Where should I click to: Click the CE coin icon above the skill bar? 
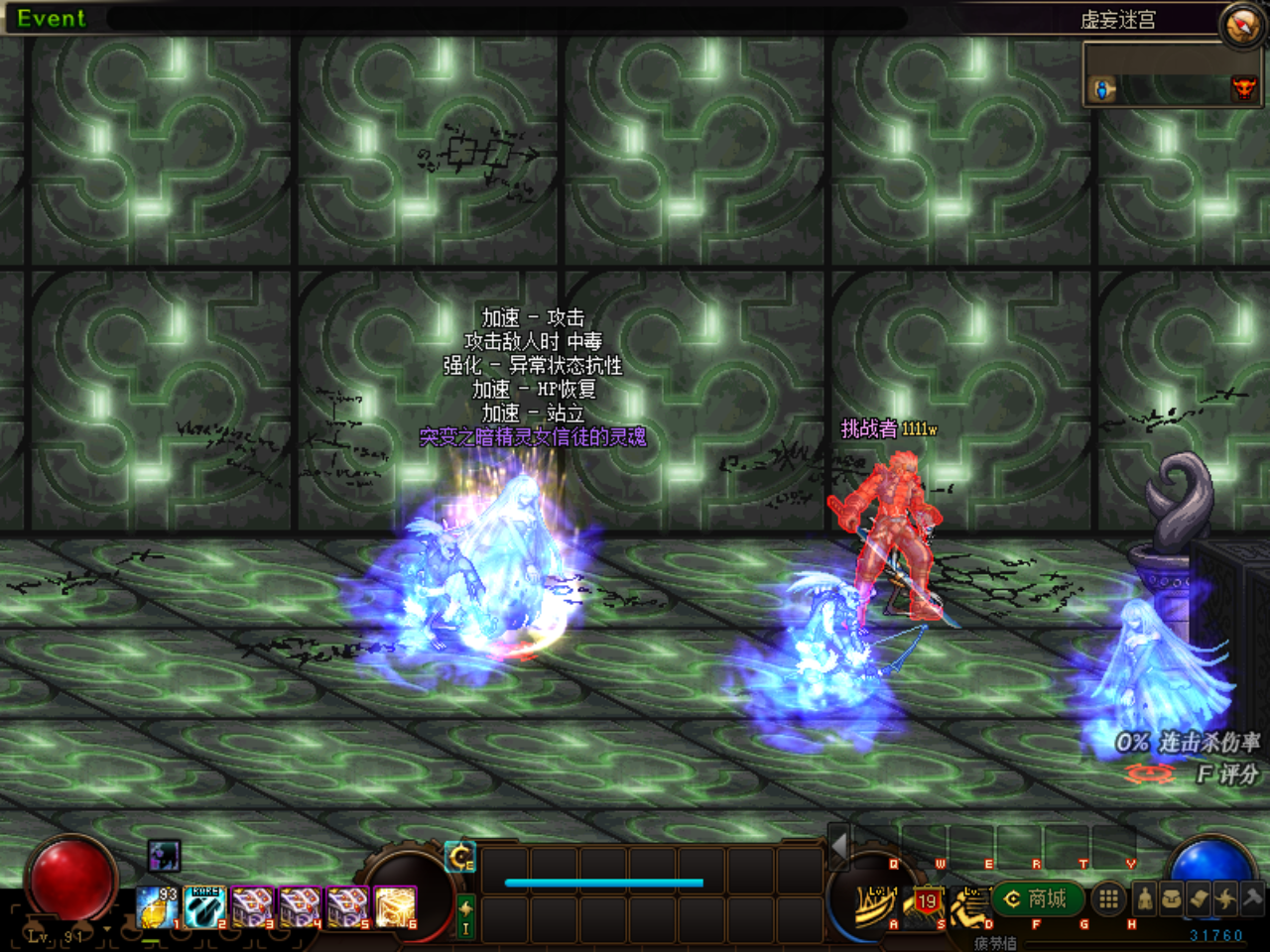(x=461, y=857)
